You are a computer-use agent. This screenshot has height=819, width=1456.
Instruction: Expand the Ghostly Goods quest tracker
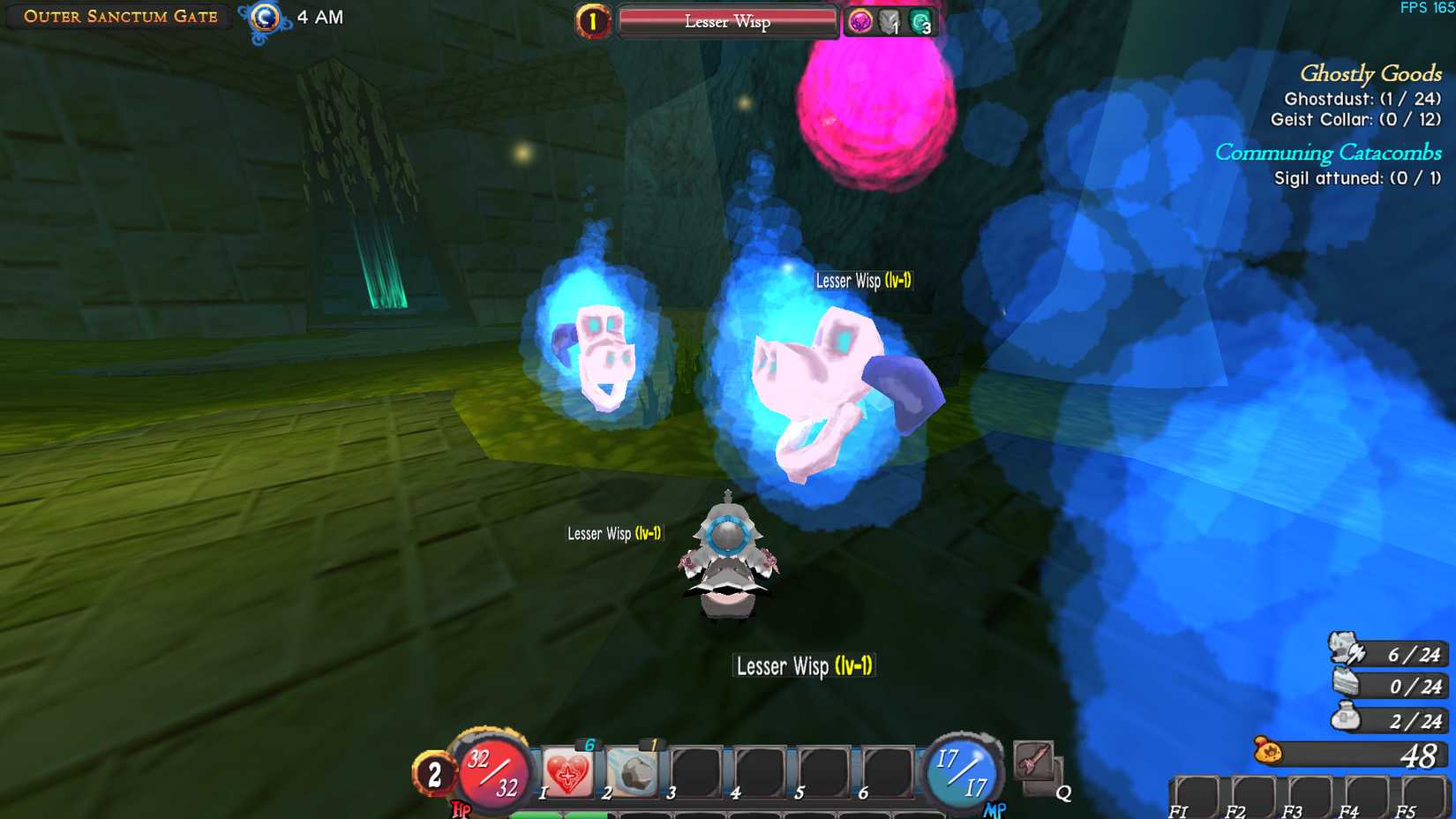point(1369,74)
